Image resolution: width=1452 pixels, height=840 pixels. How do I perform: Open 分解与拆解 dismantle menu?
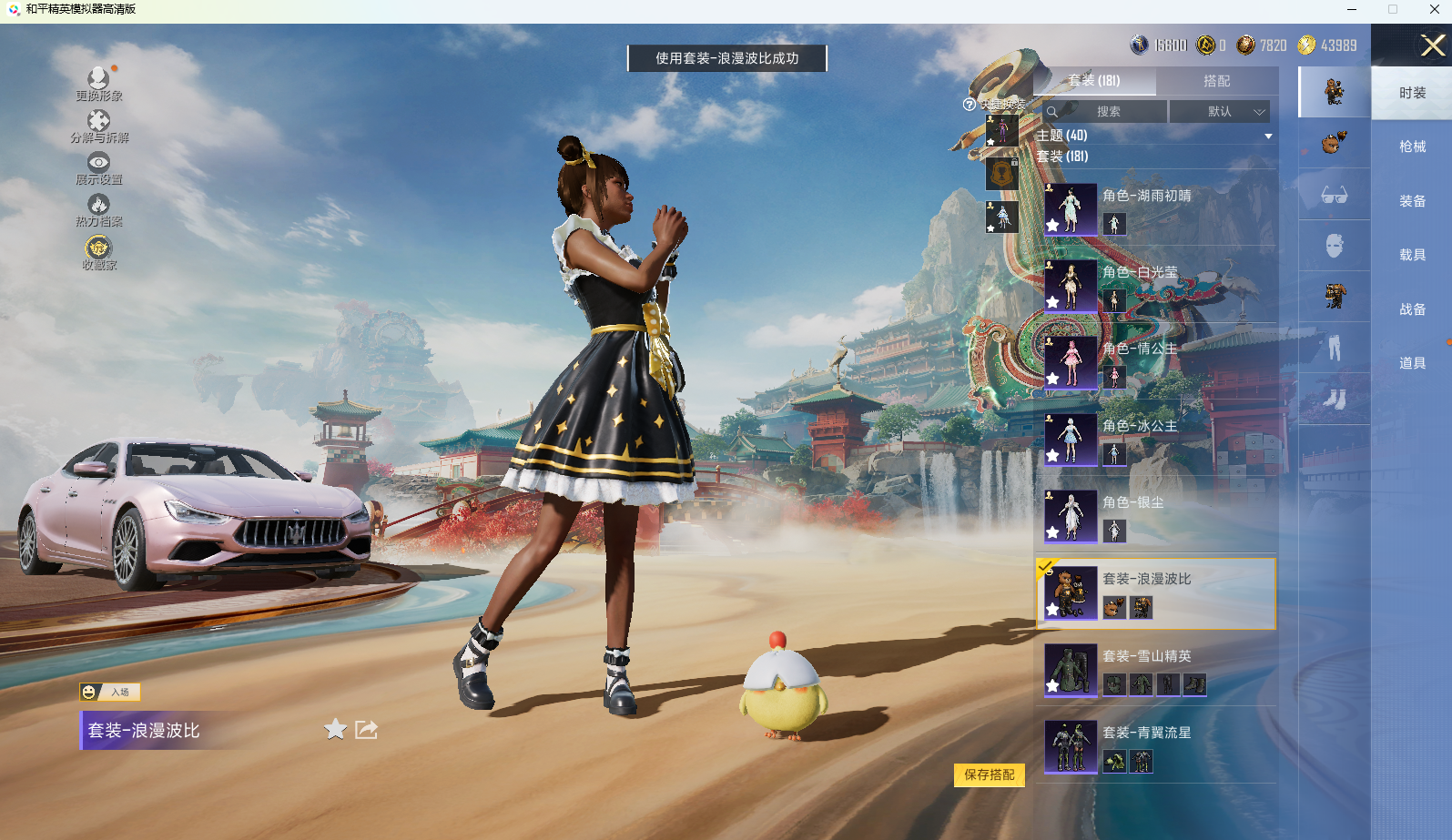(98, 126)
